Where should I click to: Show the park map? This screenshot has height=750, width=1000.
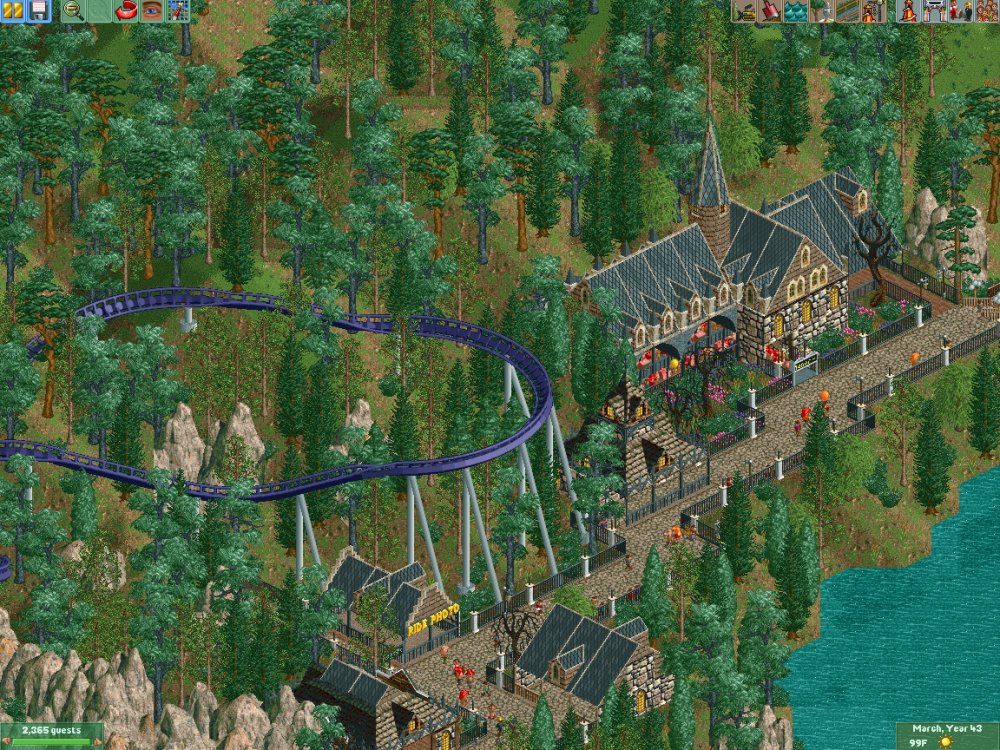[177, 11]
